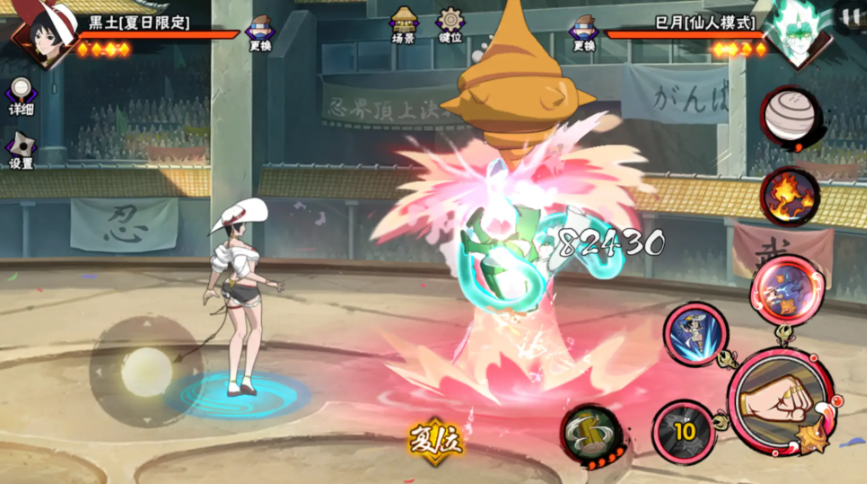Select the 黑土 player portrait
Screen dimensions: 867x484
click(x=40, y=33)
